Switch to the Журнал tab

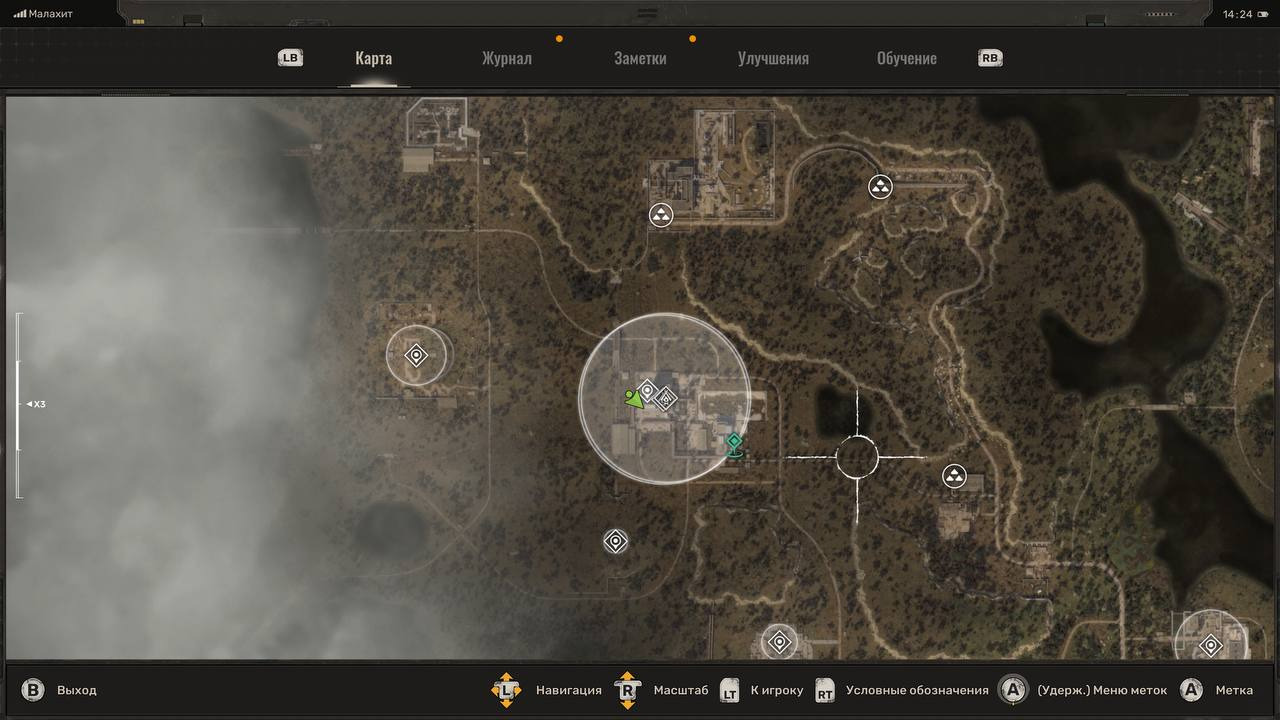coord(506,58)
